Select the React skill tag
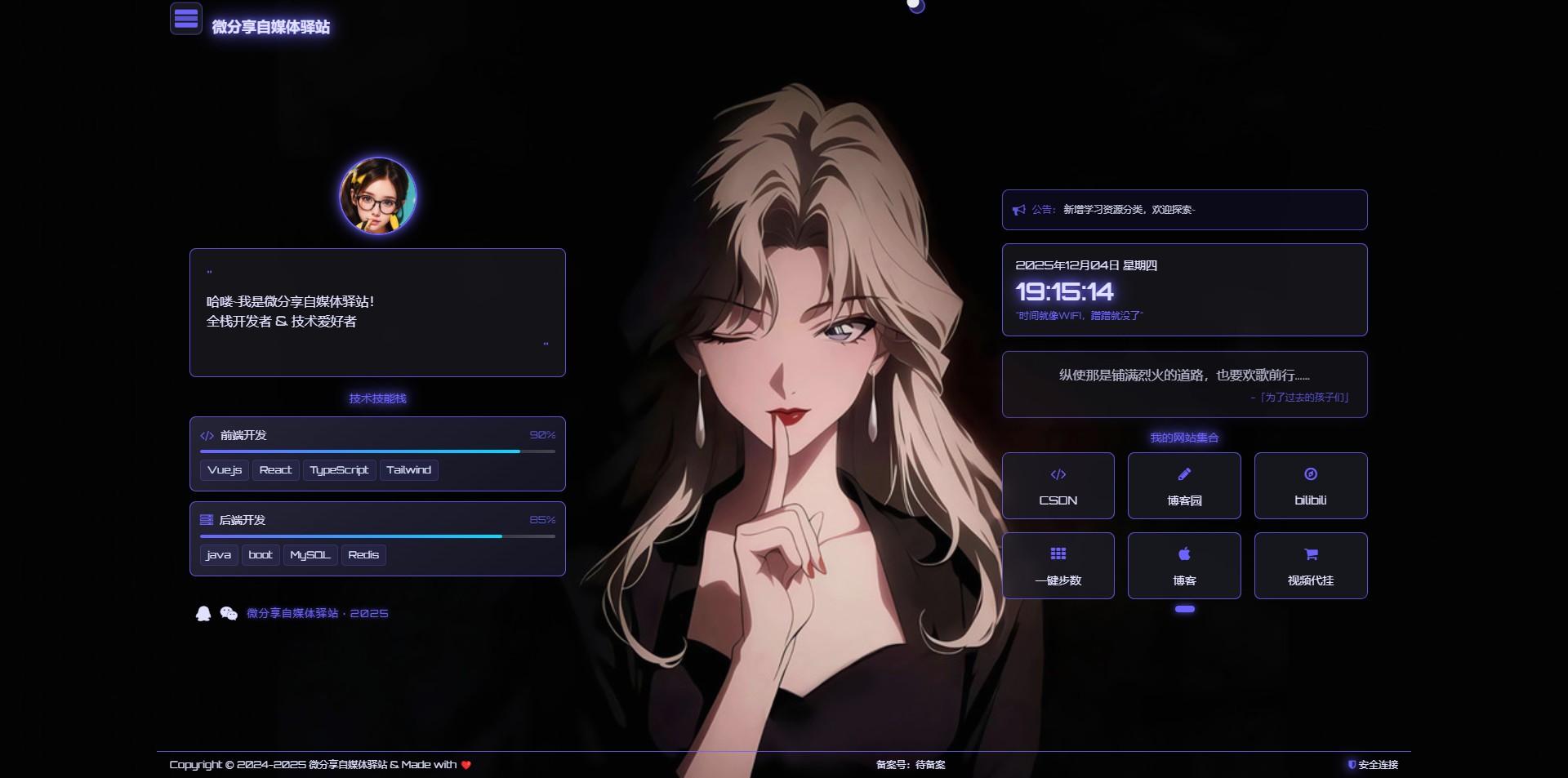Screen dimensions: 1568x778 (275, 470)
